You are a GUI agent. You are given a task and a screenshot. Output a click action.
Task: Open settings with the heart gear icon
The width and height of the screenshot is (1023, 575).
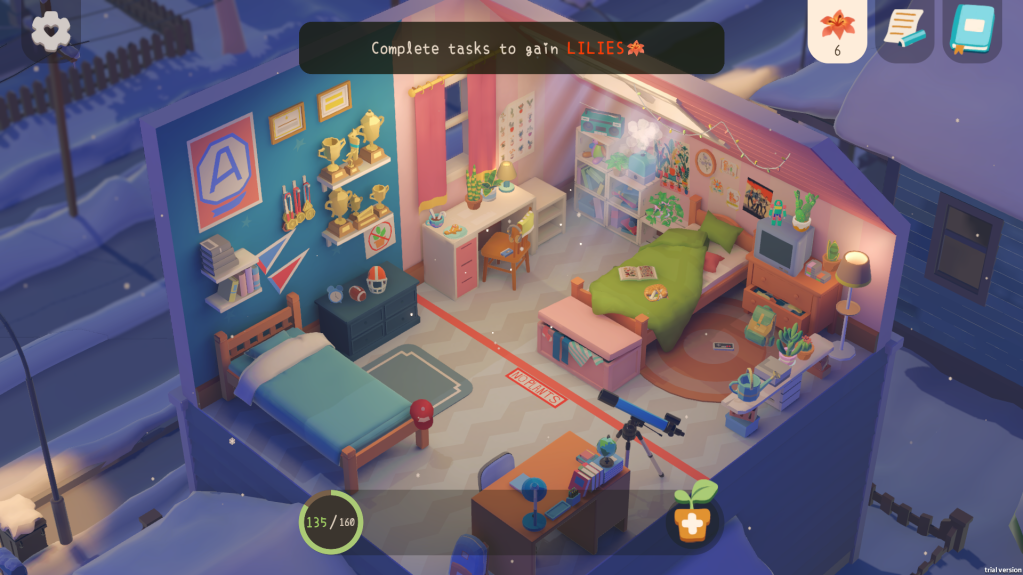tap(50, 30)
